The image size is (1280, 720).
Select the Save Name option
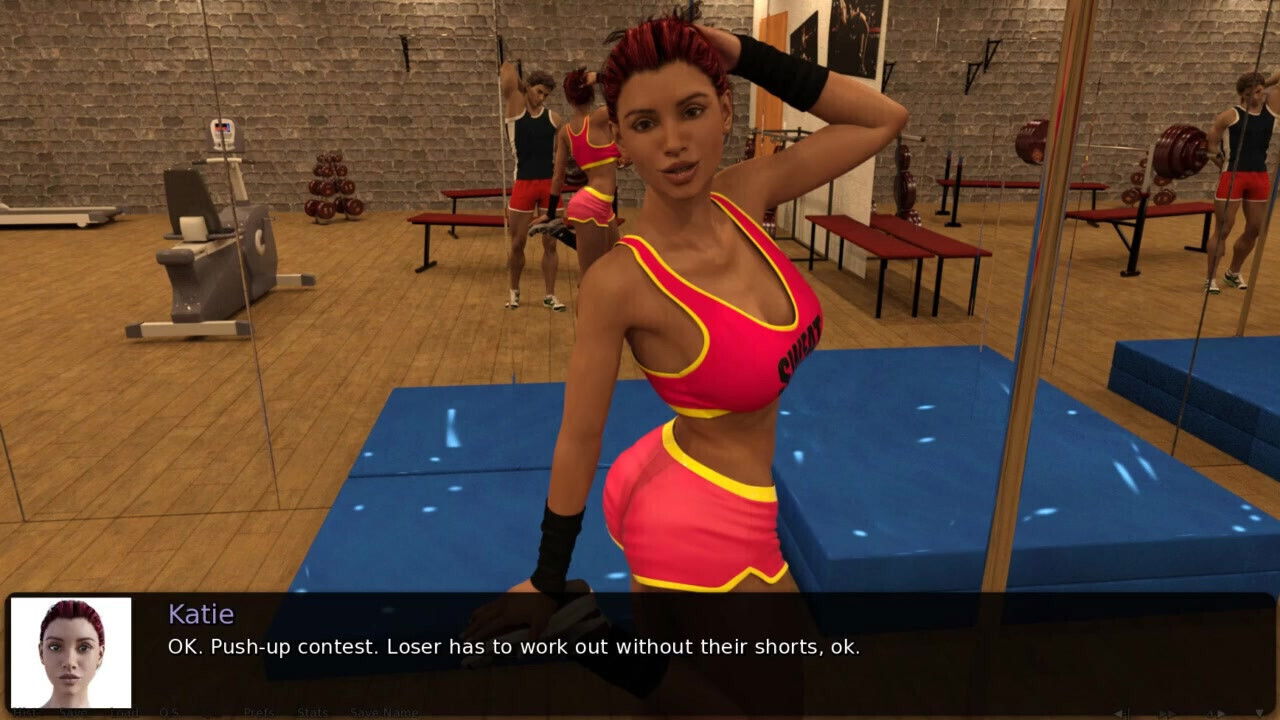385,712
